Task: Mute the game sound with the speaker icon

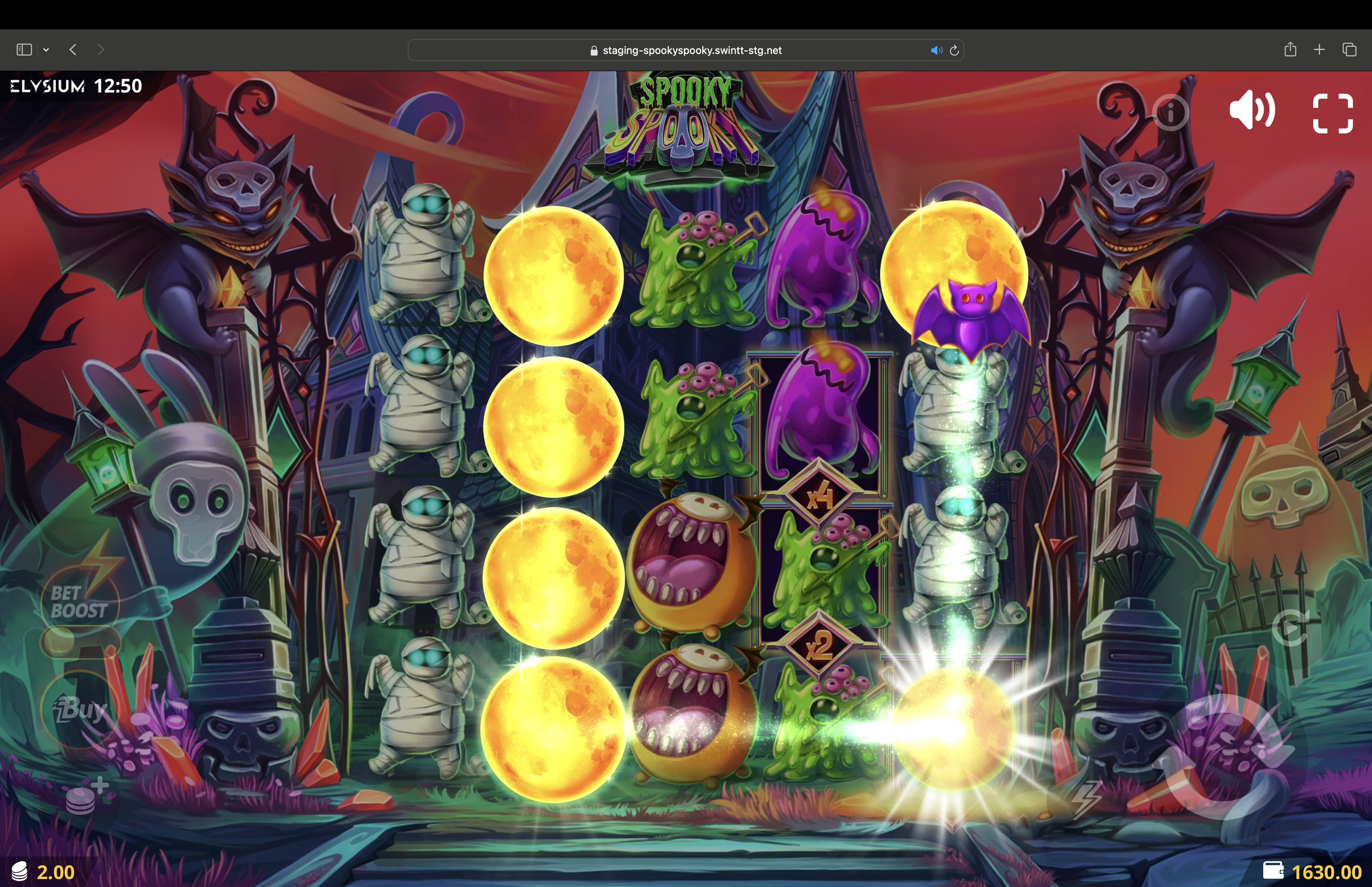Action: 1252,110
